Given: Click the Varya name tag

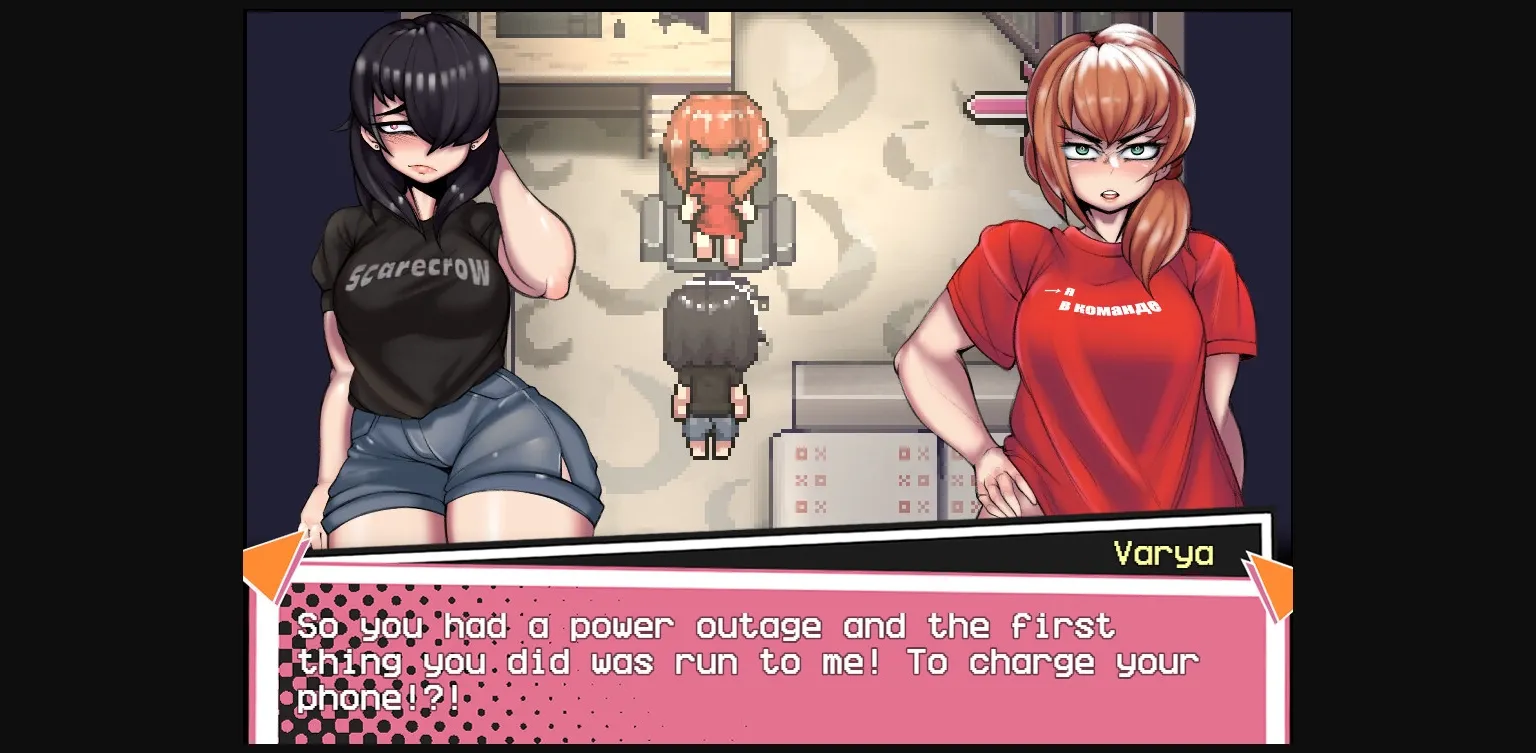Looking at the screenshot, I should click(1163, 553).
